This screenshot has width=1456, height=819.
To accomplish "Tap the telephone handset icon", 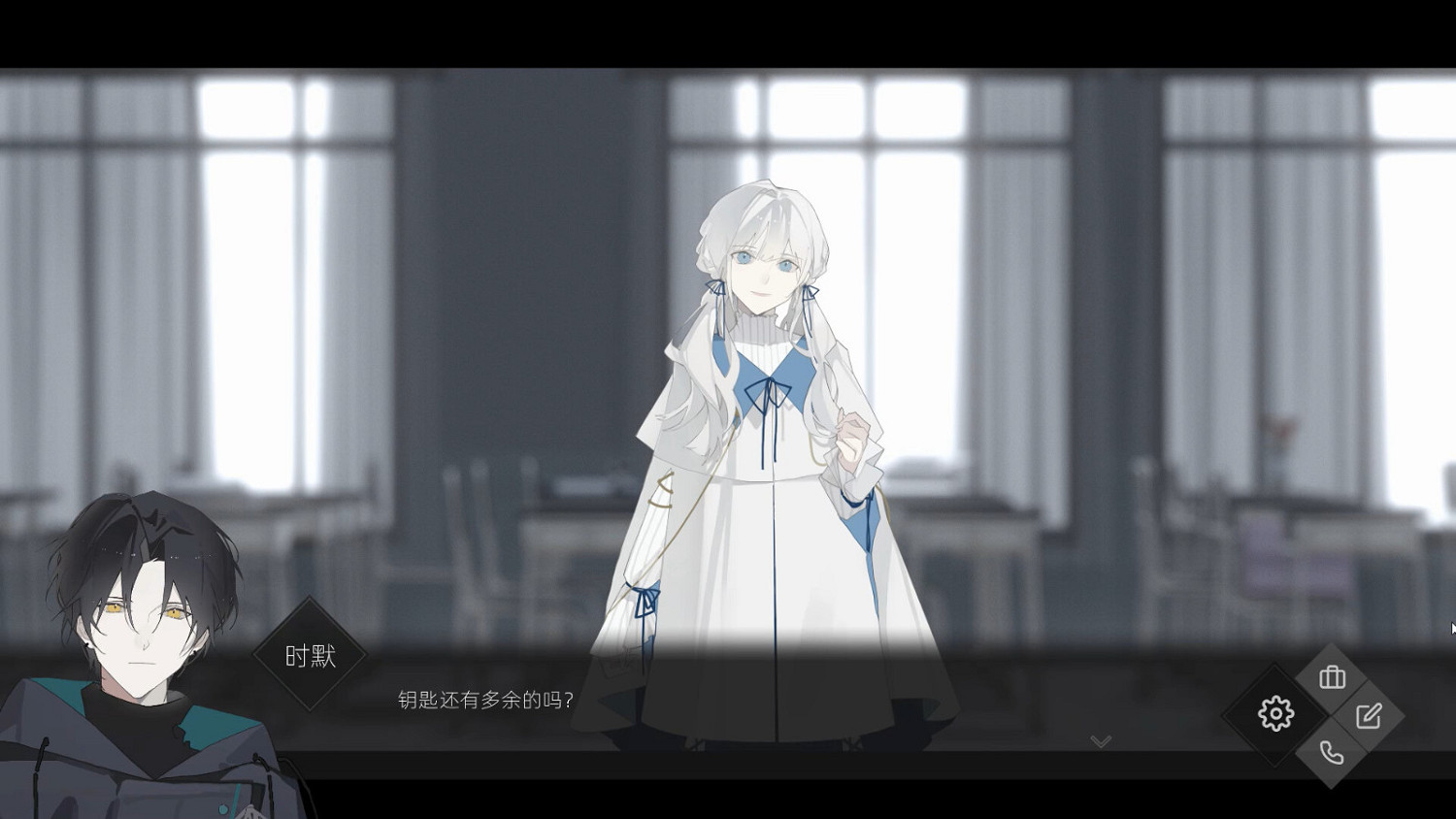I will pos(1330,752).
